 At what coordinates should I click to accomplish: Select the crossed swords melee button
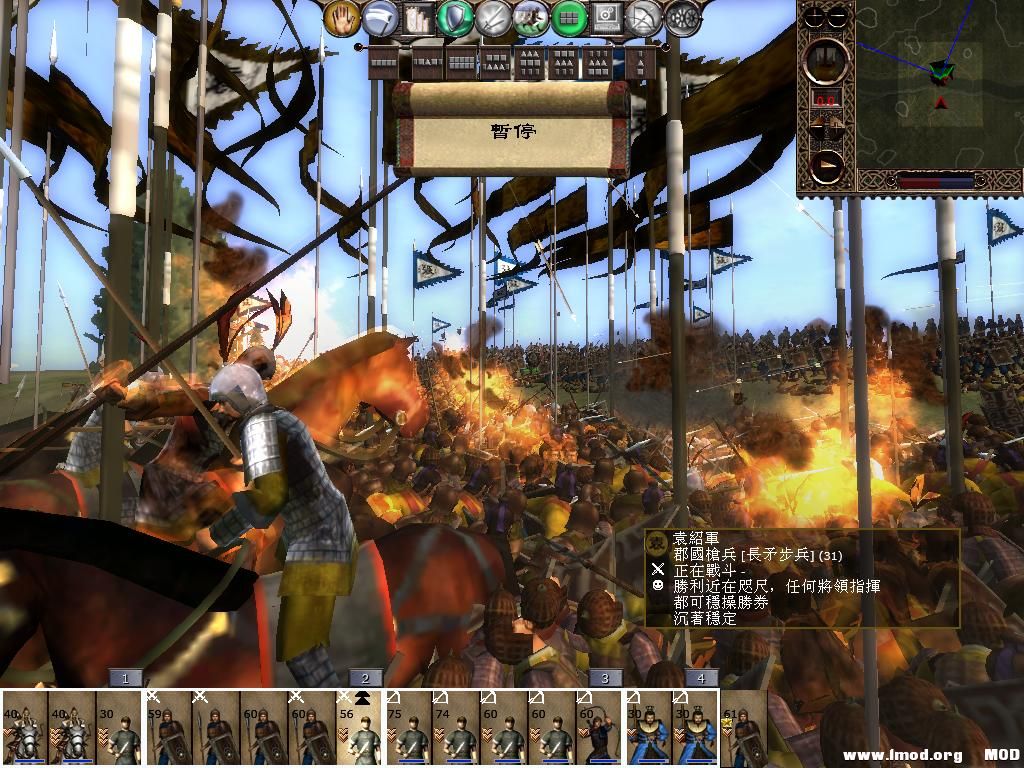[x=494, y=17]
